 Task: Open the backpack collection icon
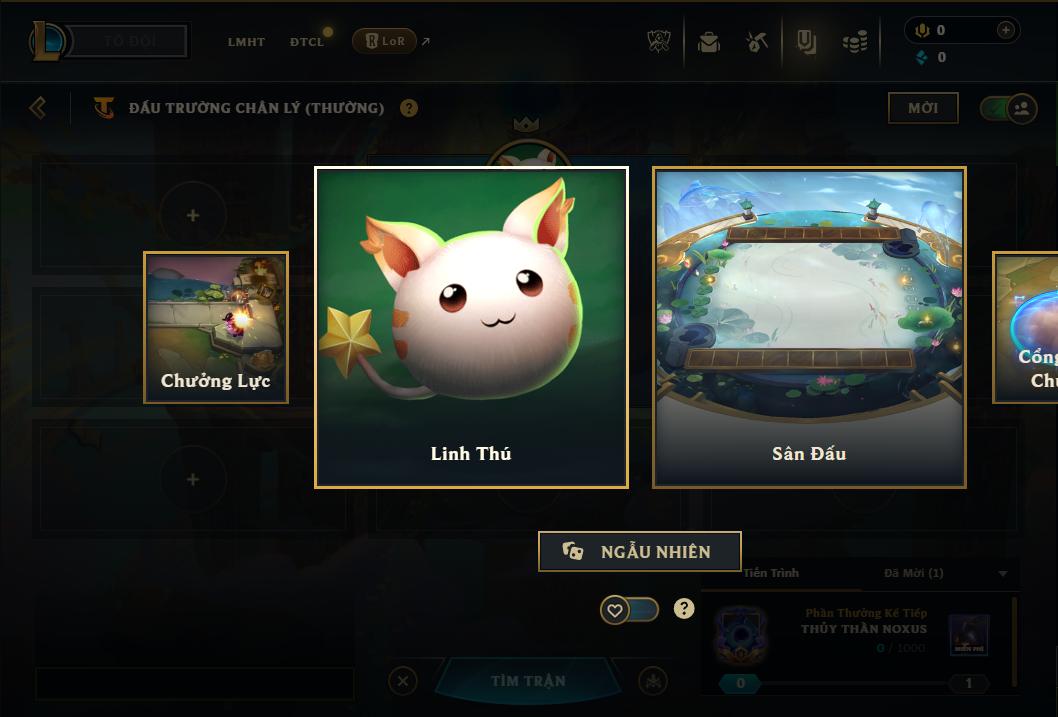click(x=709, y=42)
